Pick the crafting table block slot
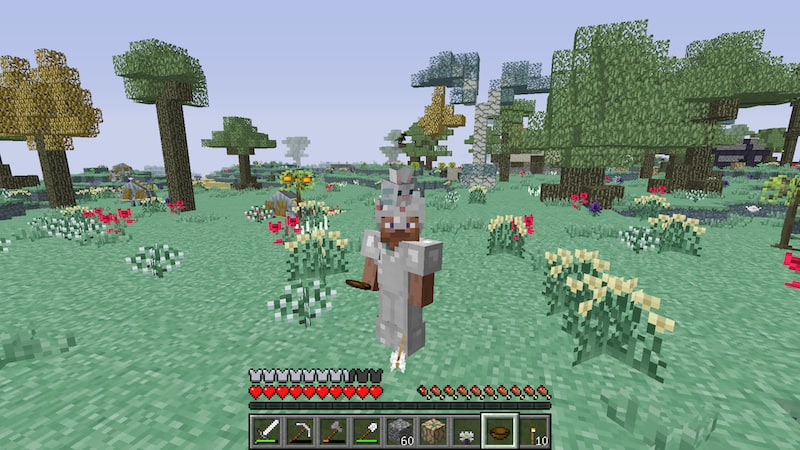Viewport: 800px width, 450px height. (433, 431)
